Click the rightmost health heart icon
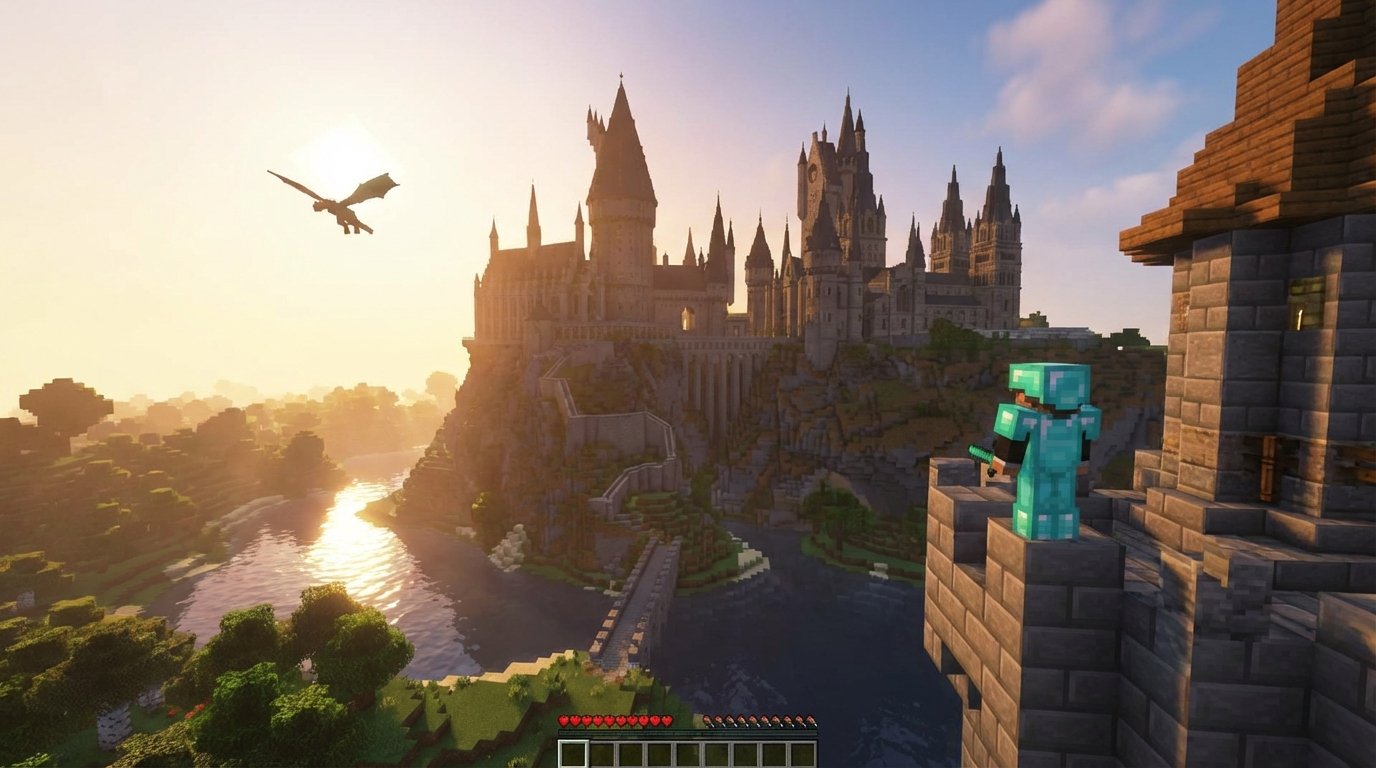 click(x=667, y=721)
